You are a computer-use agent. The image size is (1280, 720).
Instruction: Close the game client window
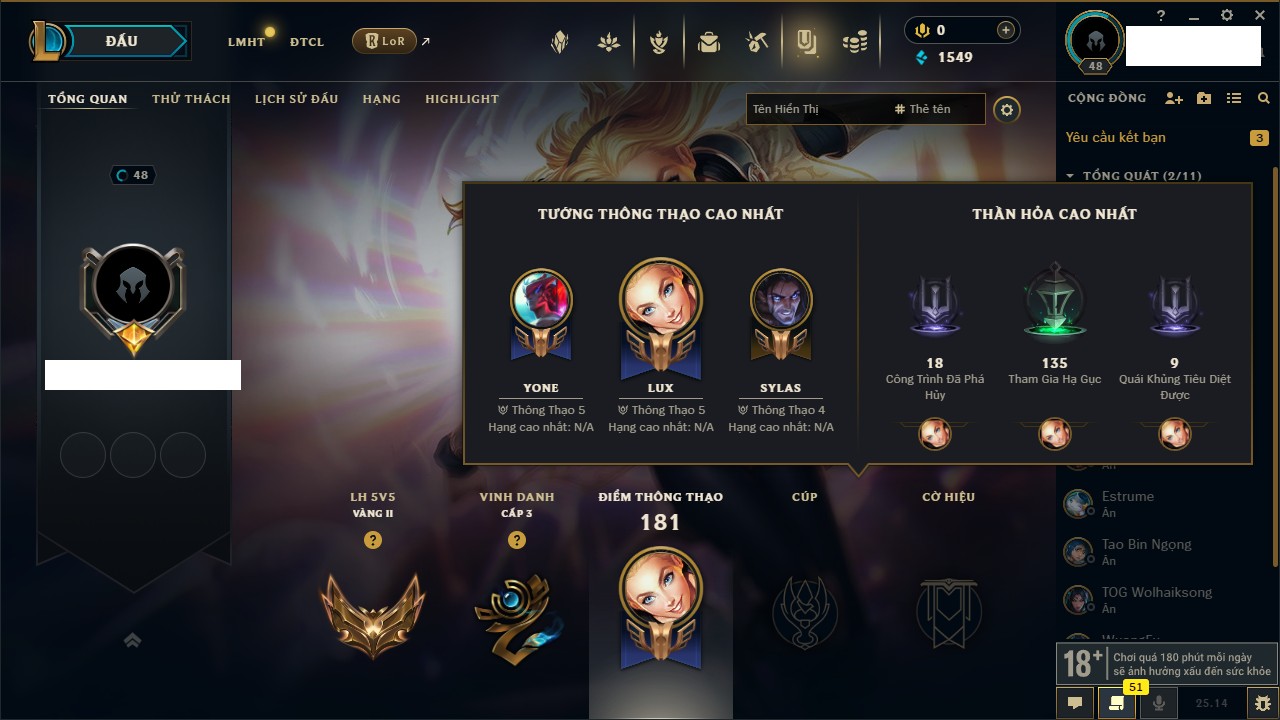click(x=1257, y=15)
